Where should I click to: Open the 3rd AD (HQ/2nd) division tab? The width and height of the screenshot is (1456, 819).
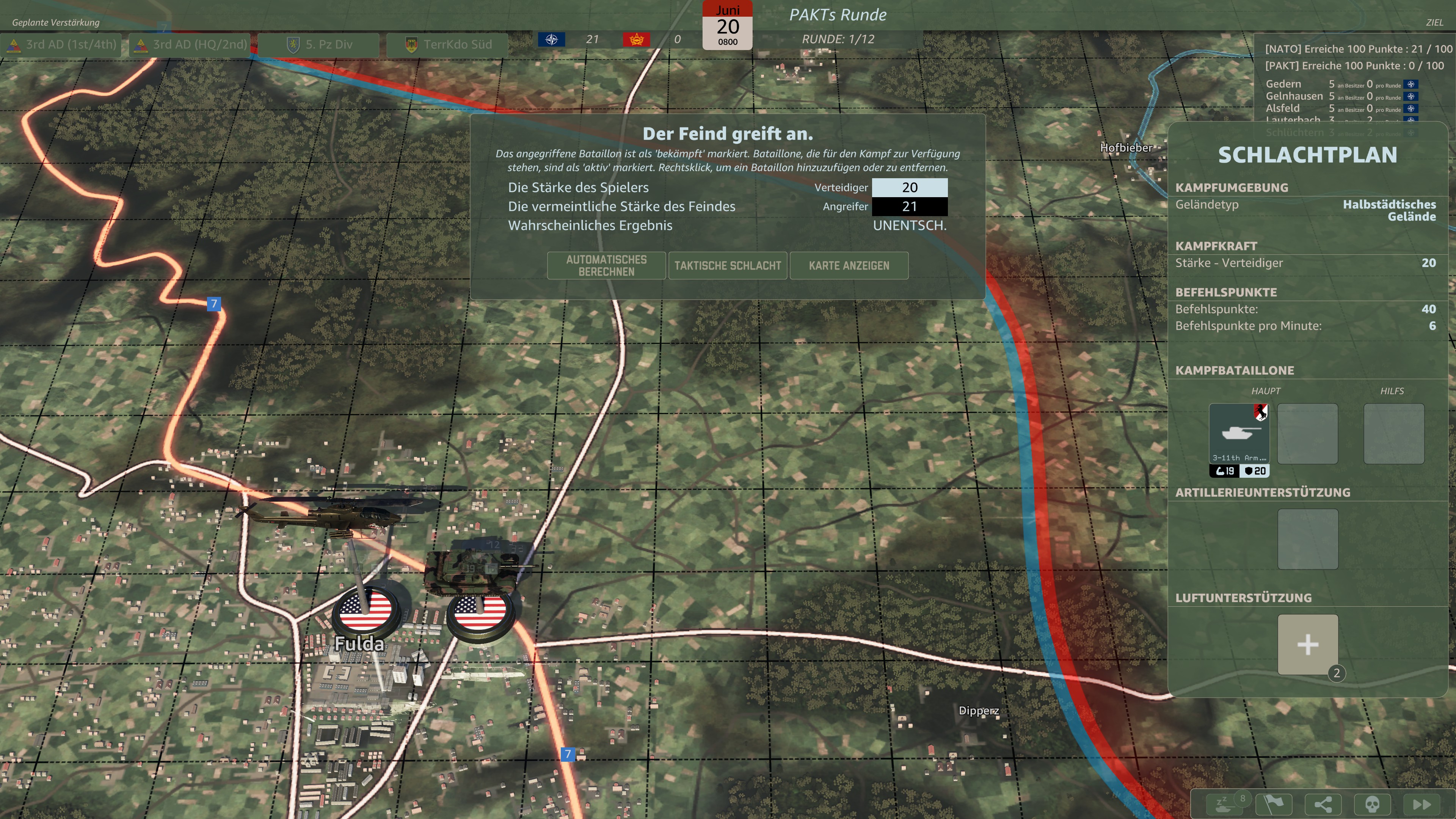click(192, 45)
